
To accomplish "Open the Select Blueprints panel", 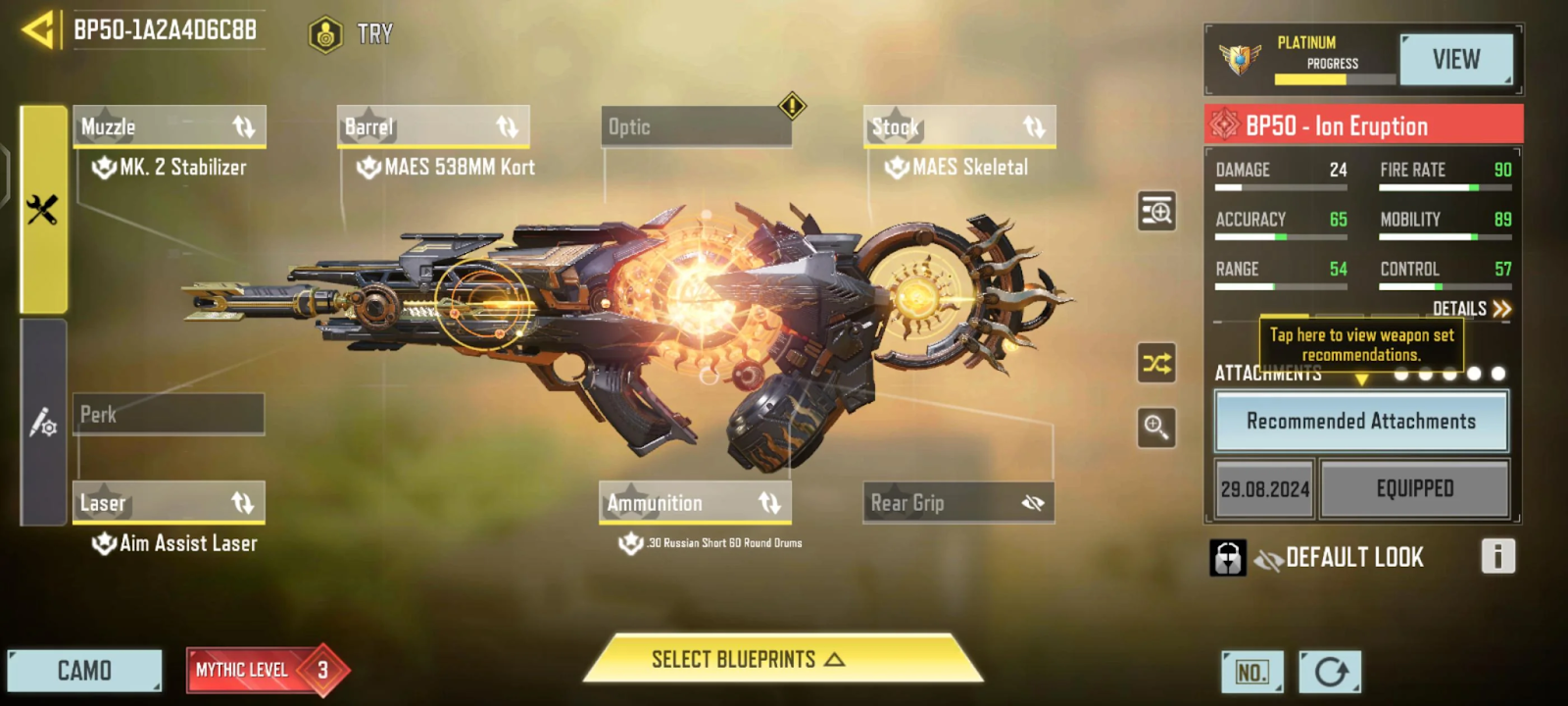I will click(748, 659).
